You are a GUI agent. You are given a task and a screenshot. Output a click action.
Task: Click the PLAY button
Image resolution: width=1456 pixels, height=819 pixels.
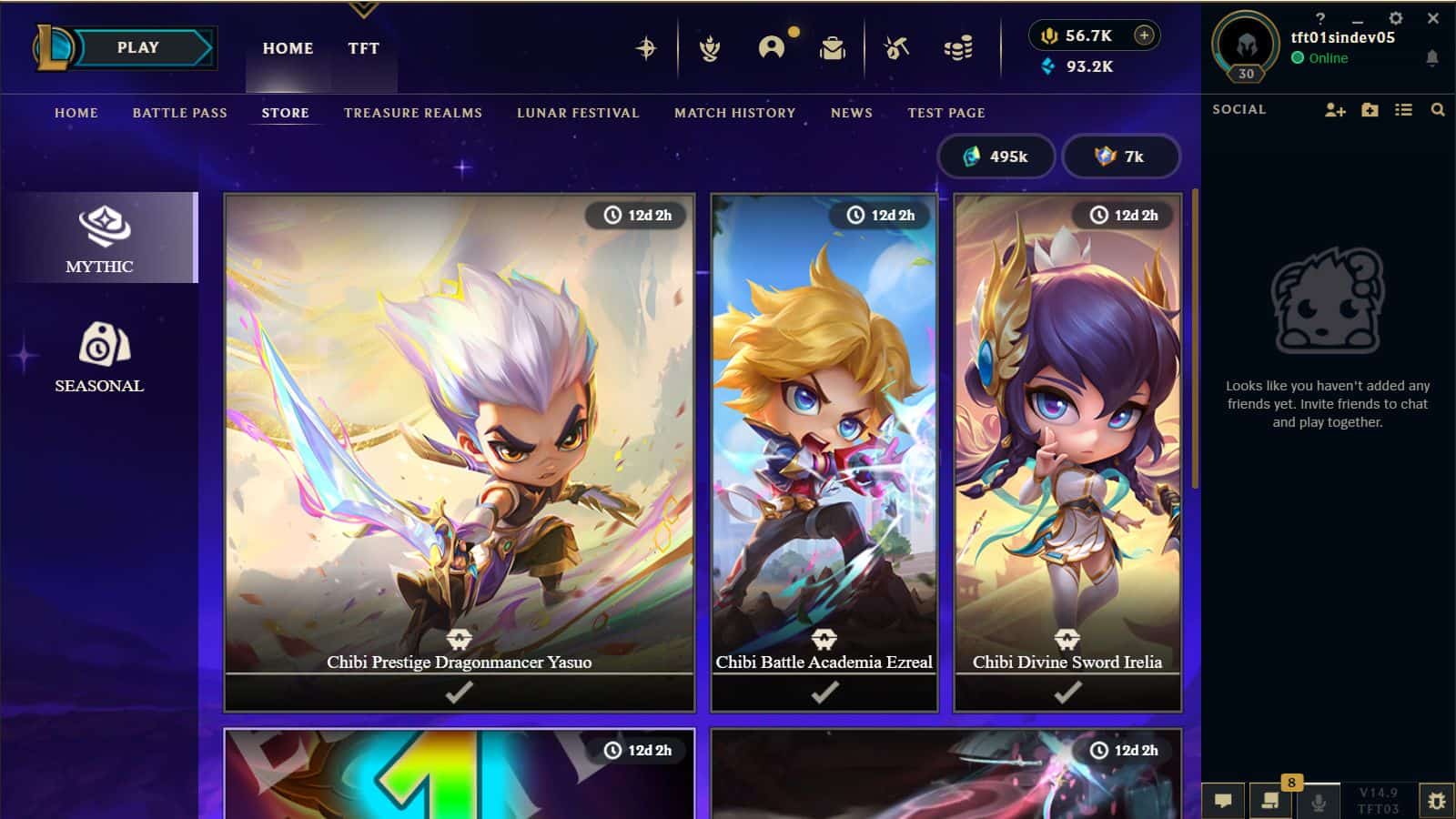pos(137,47)
